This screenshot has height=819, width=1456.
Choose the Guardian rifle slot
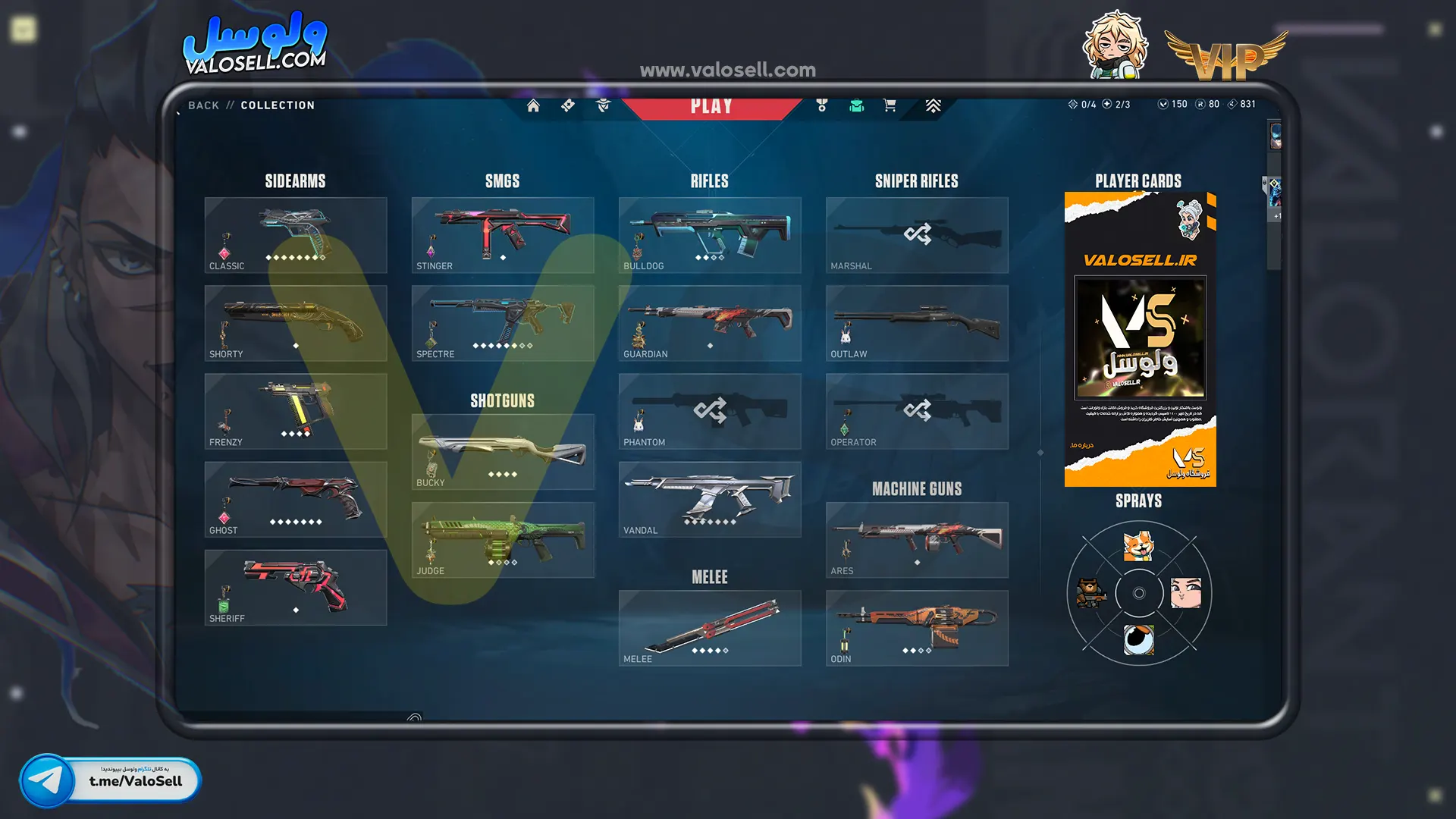click(x=710, y=323)
